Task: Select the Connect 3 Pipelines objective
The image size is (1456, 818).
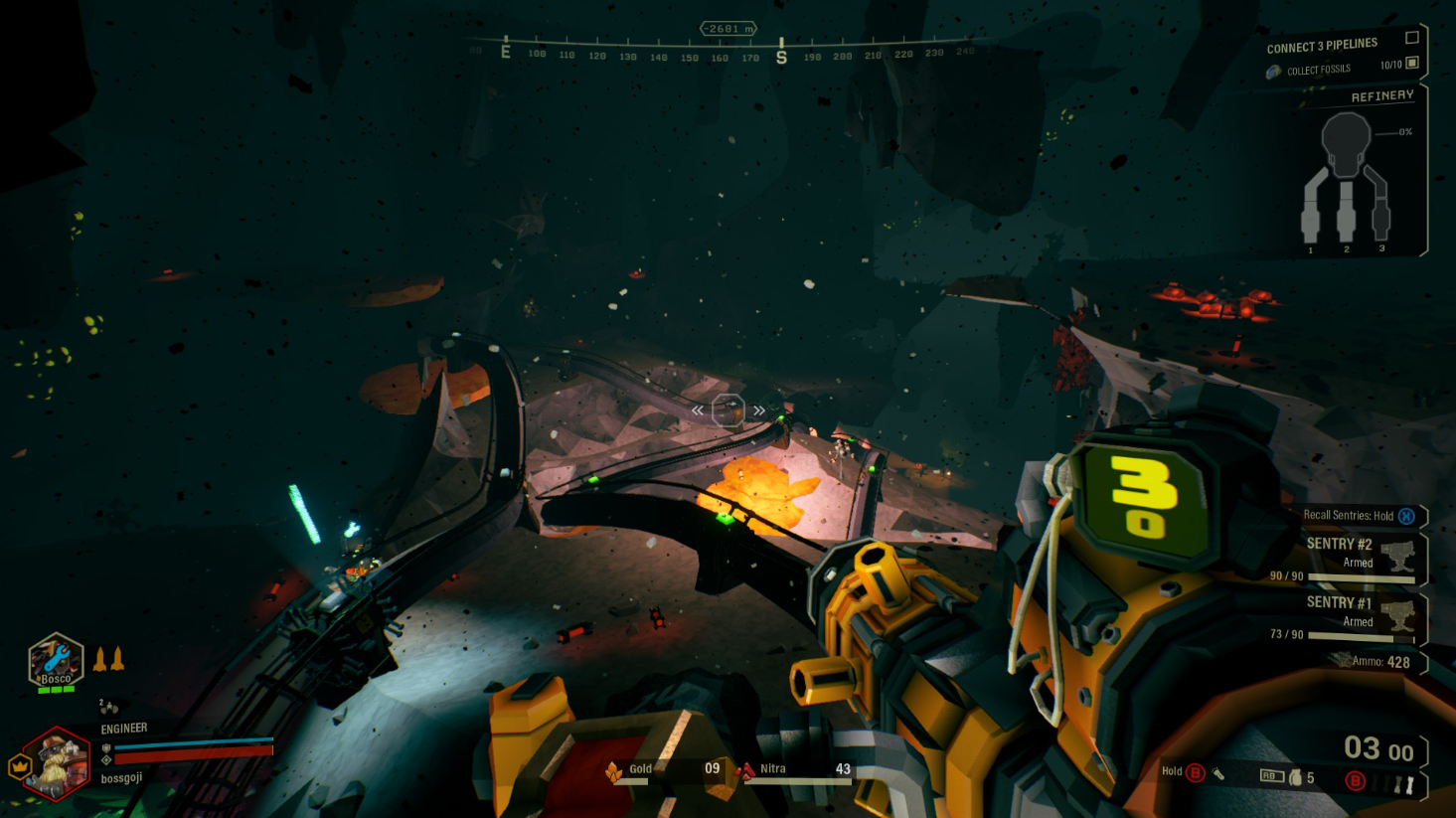Action: (1321, 46)
